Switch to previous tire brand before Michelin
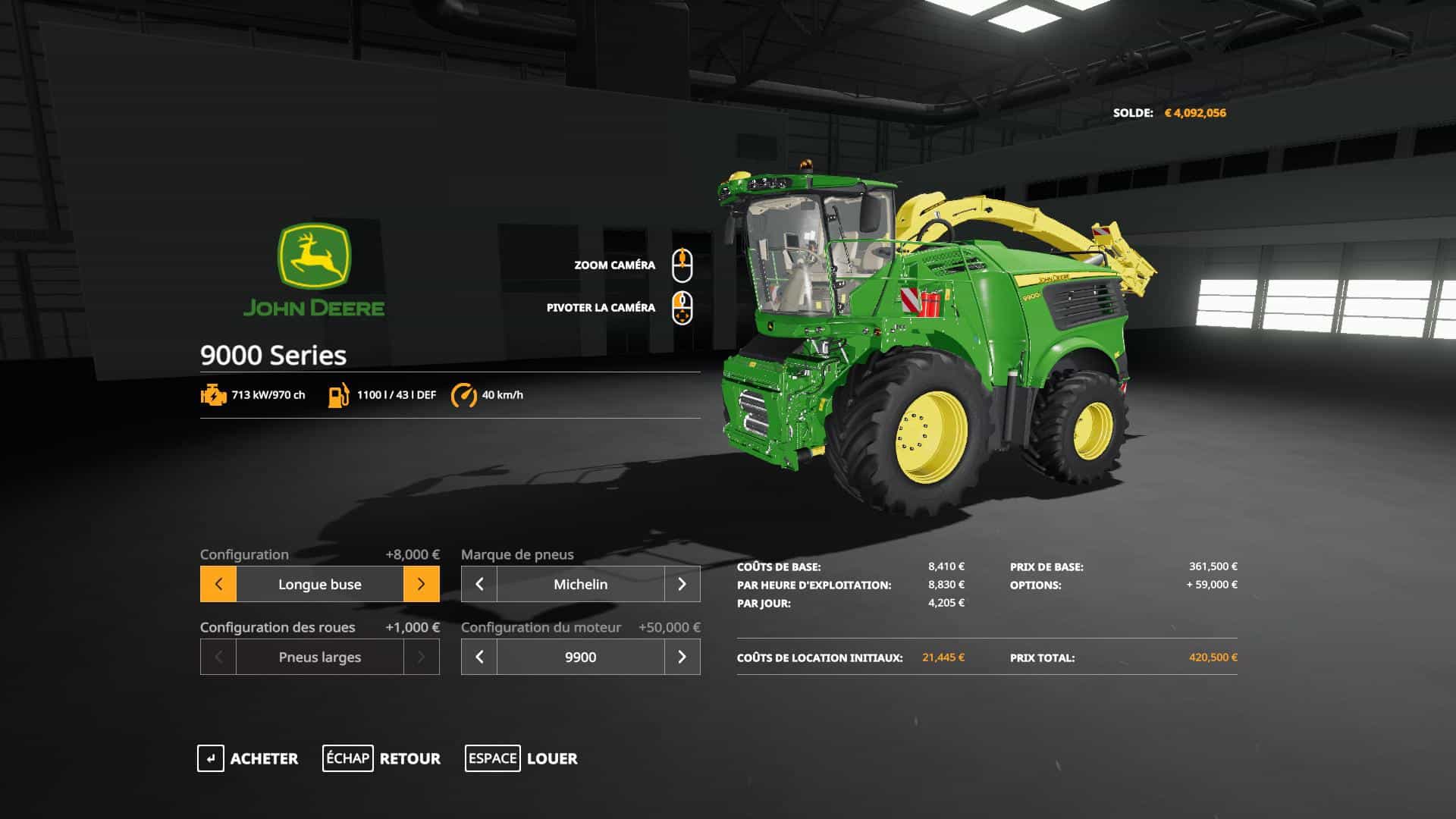Screen dimensions: 1456x819 point(479,584)
